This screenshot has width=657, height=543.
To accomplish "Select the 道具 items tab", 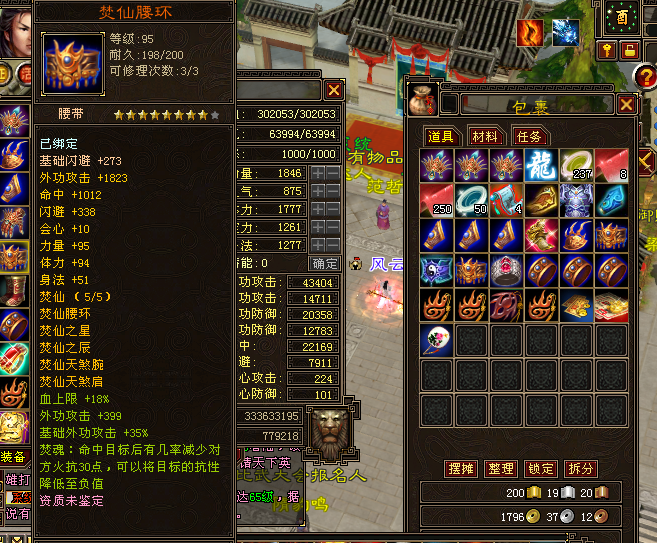I will coord(442,136).
